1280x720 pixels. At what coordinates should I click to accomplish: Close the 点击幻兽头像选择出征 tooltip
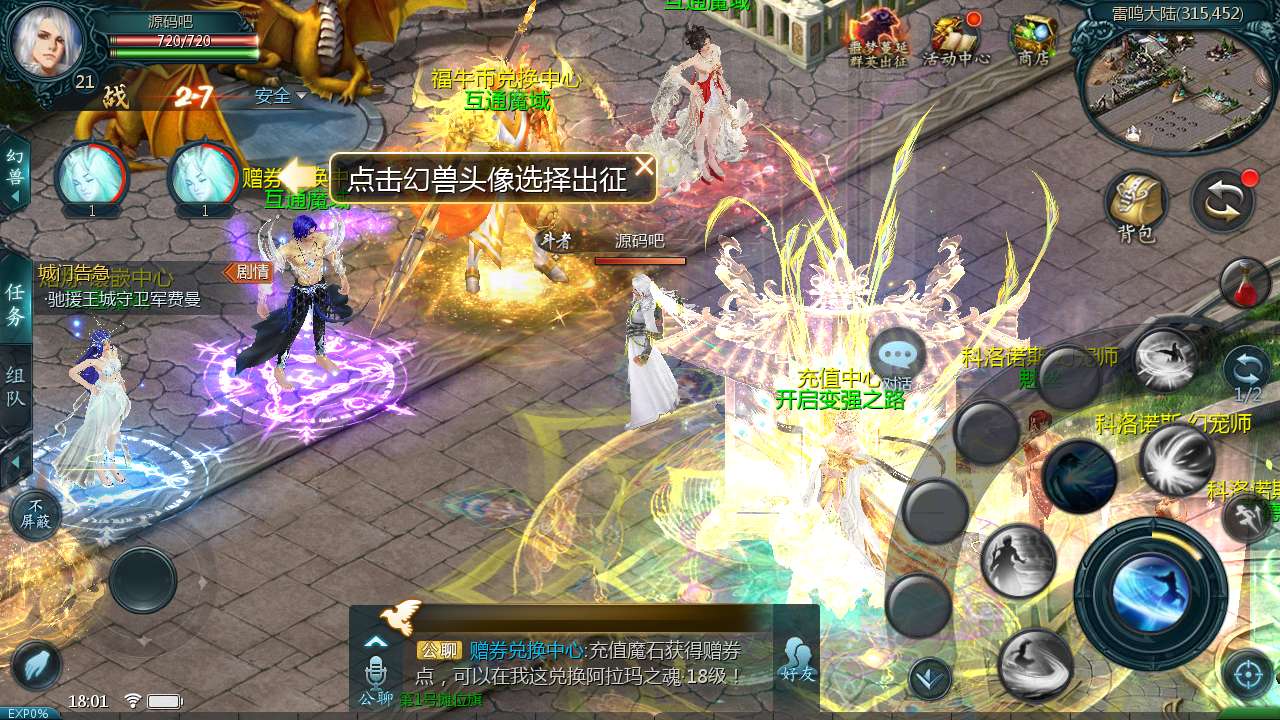tap(645, 166)
